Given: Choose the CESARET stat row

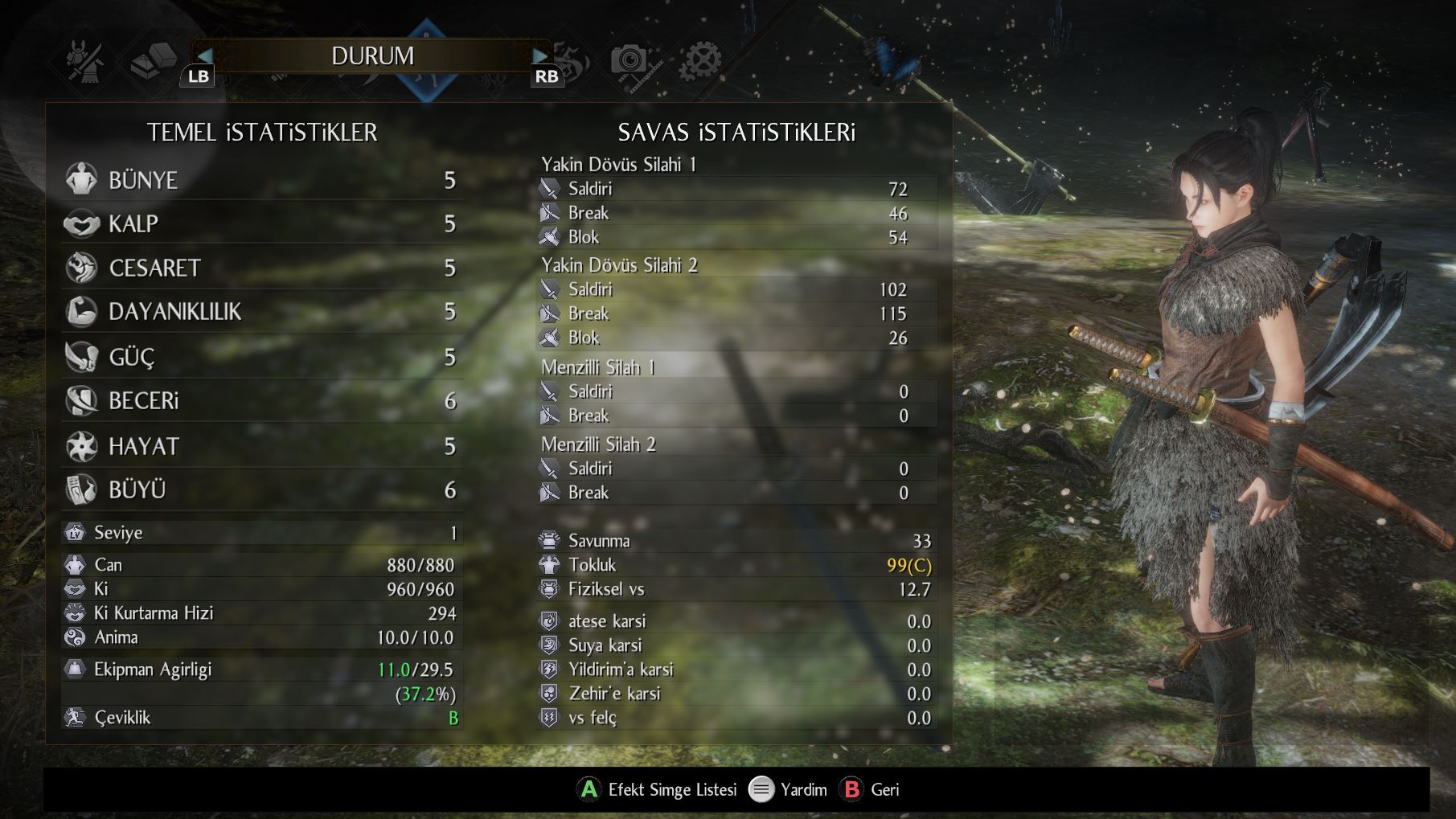Looking at the screenshot, I should [x=261, y=268].
